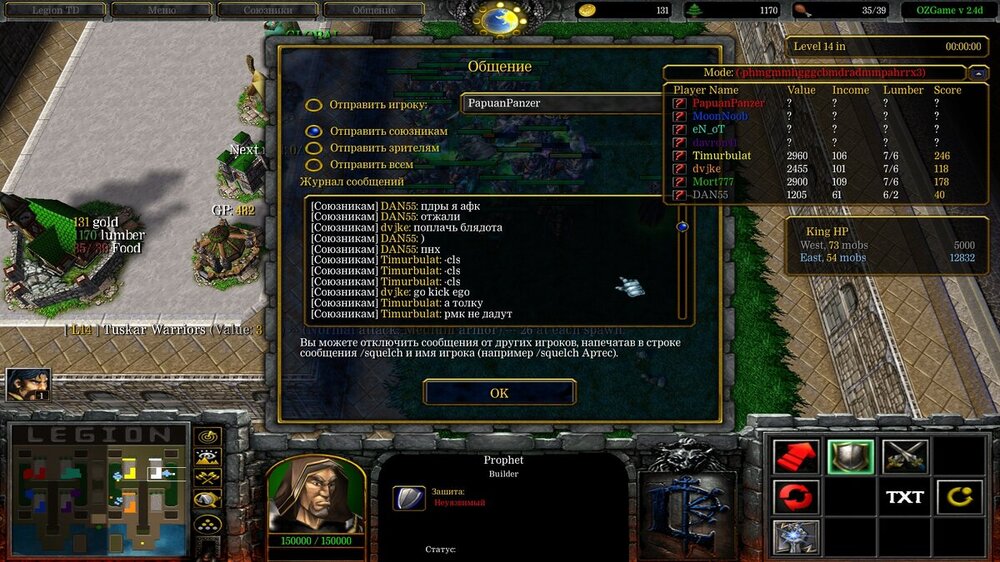This screenshot has width=1000, height=562.
Task: Collapse the scoreboard with its arrow button
Action: [976, 73]
